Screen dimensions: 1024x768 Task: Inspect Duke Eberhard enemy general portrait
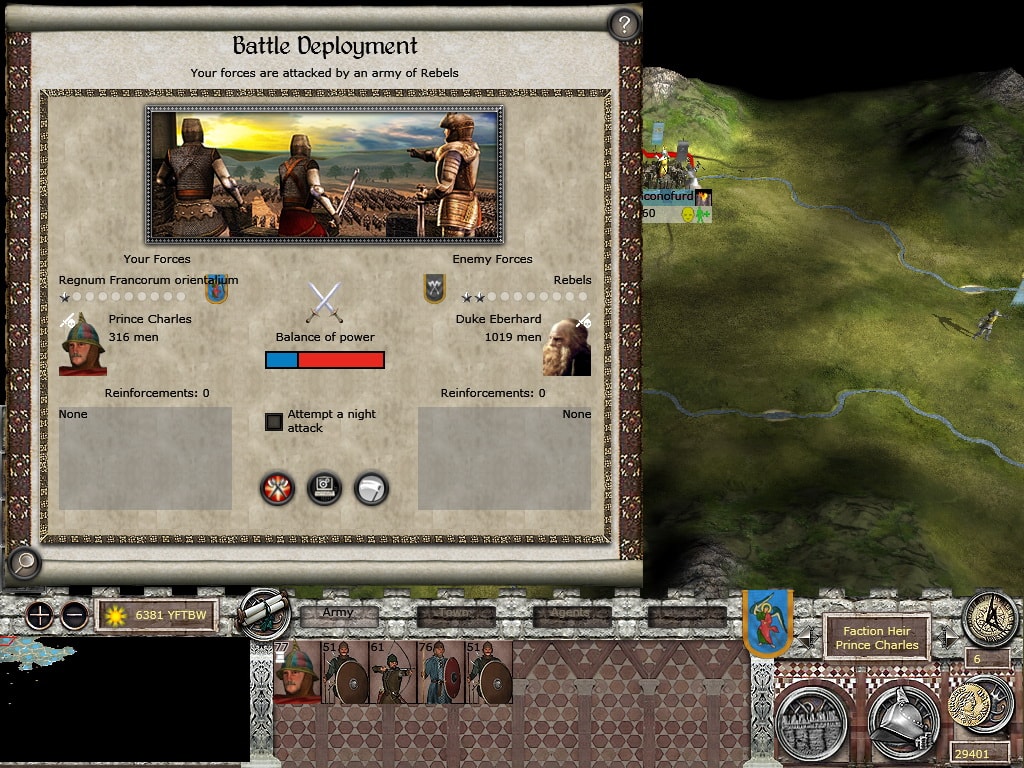pos(567,346)
